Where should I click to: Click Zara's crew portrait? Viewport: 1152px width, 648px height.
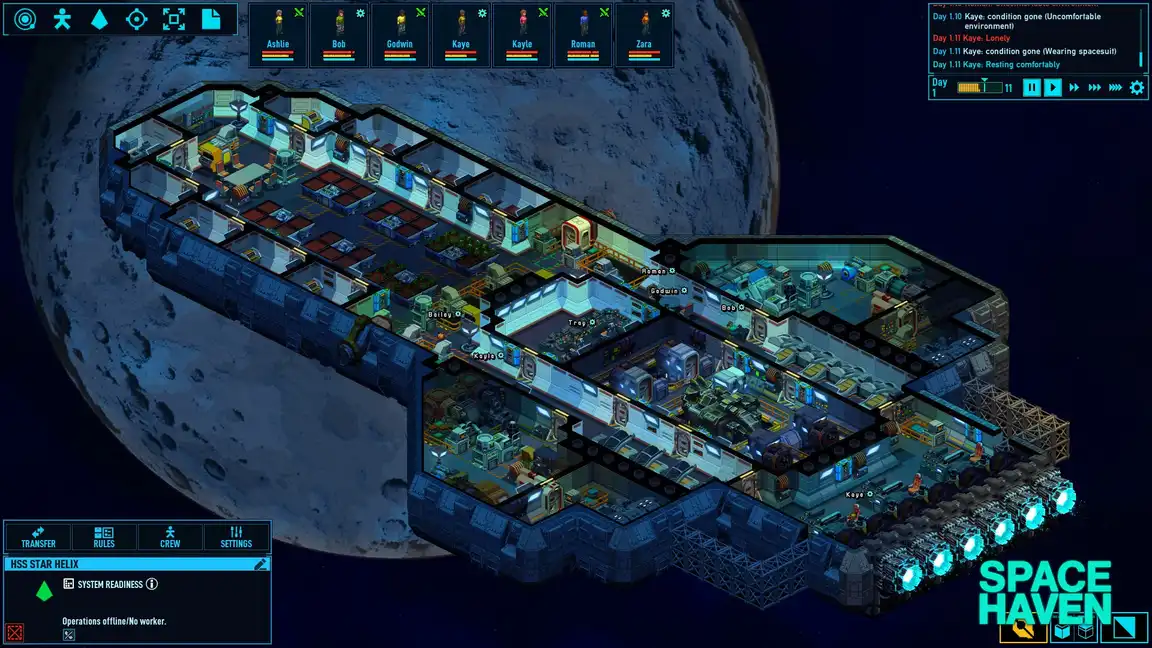click(x=644, y=34)
